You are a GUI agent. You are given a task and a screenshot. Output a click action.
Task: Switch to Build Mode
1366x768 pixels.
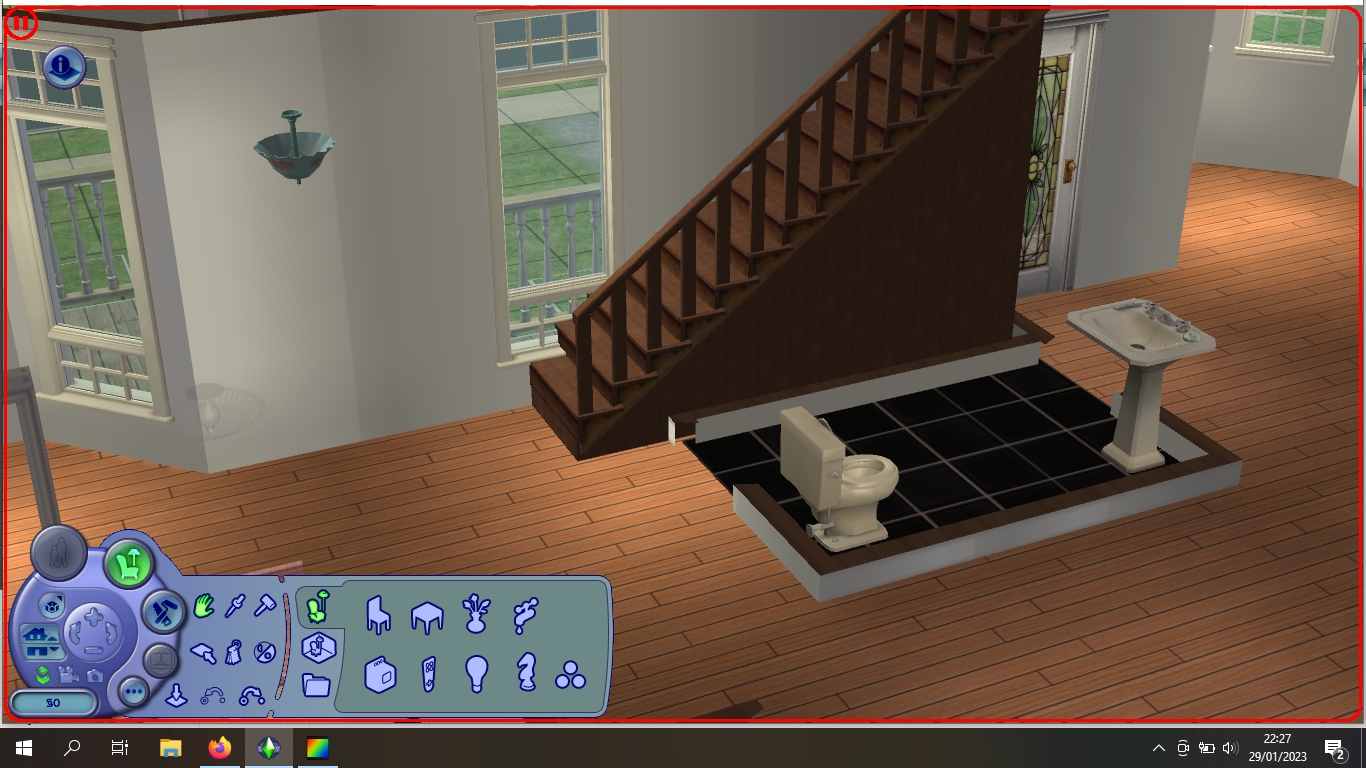point(166,613)
